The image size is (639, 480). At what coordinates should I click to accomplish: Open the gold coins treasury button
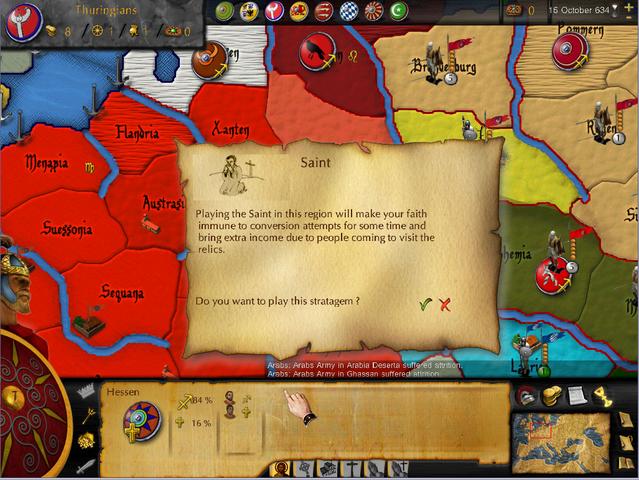(551, 396)
